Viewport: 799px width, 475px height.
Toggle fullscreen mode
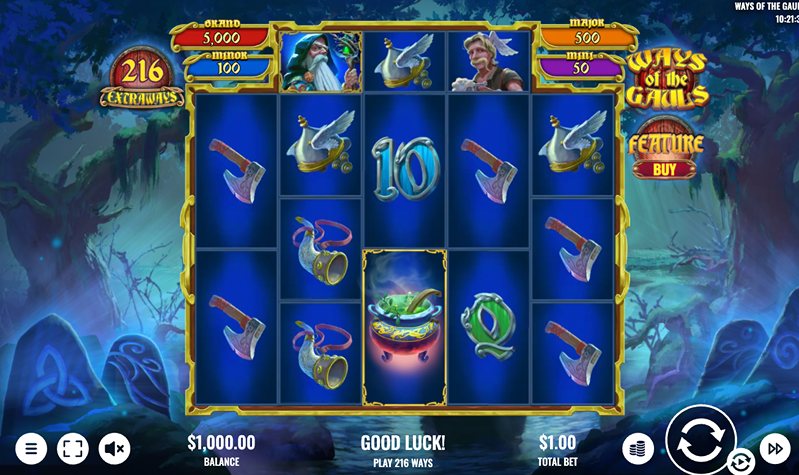[x=73, y=448]
